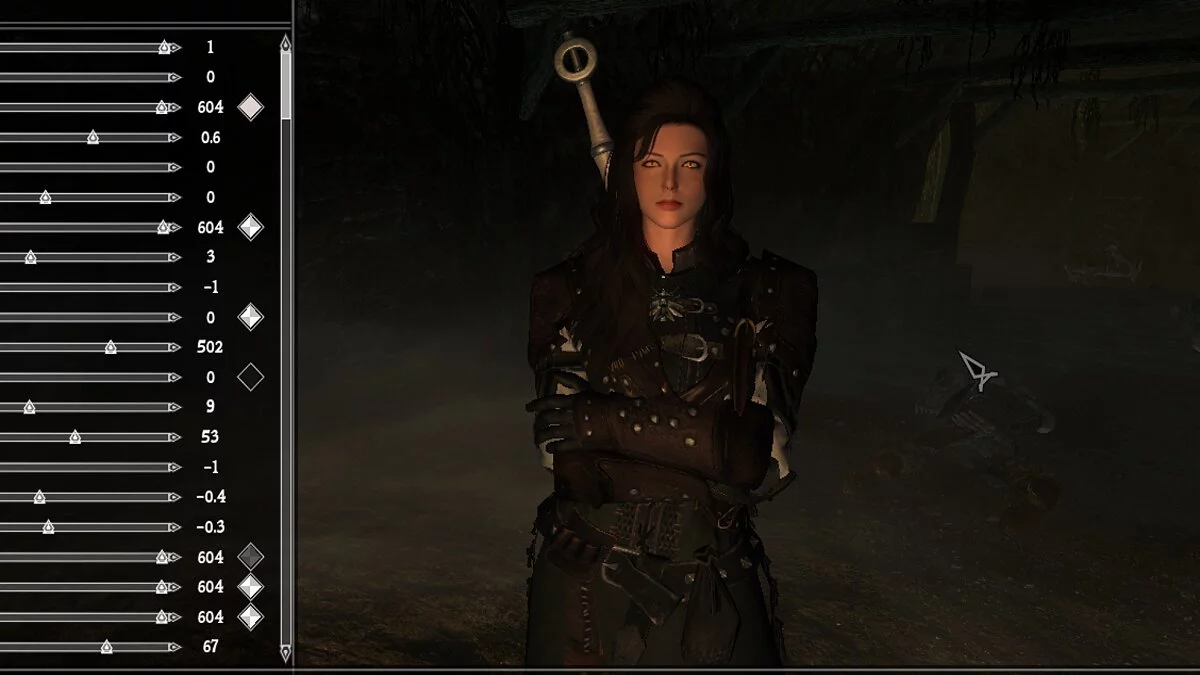This screenshot has height=675, width=1200.
Task: Click the scrollbar's down arrow
Action: point(286,653)
